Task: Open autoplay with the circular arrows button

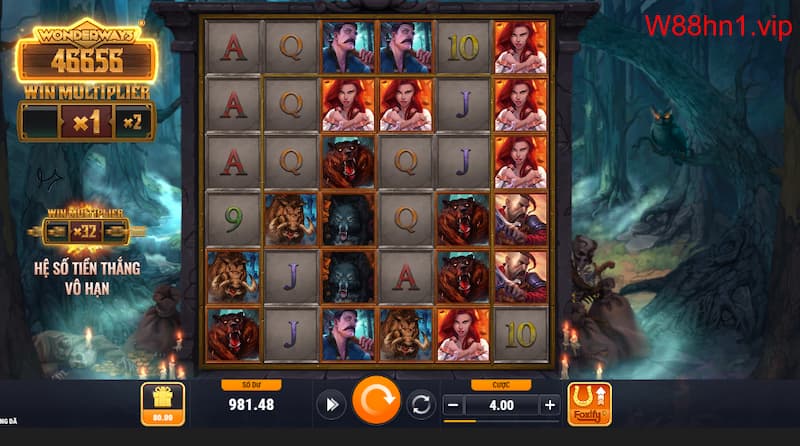Action: pyautogui.click(x=421, y=405)
